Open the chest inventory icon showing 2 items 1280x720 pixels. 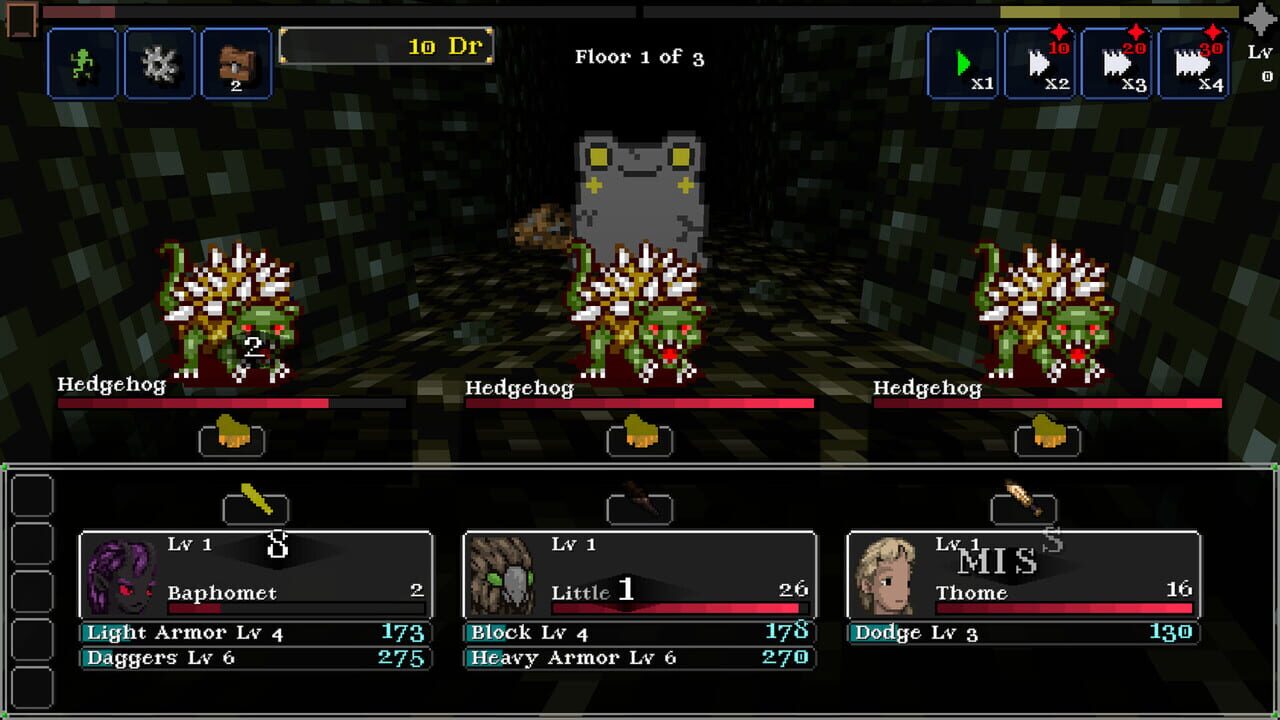(x=237, y=62)
